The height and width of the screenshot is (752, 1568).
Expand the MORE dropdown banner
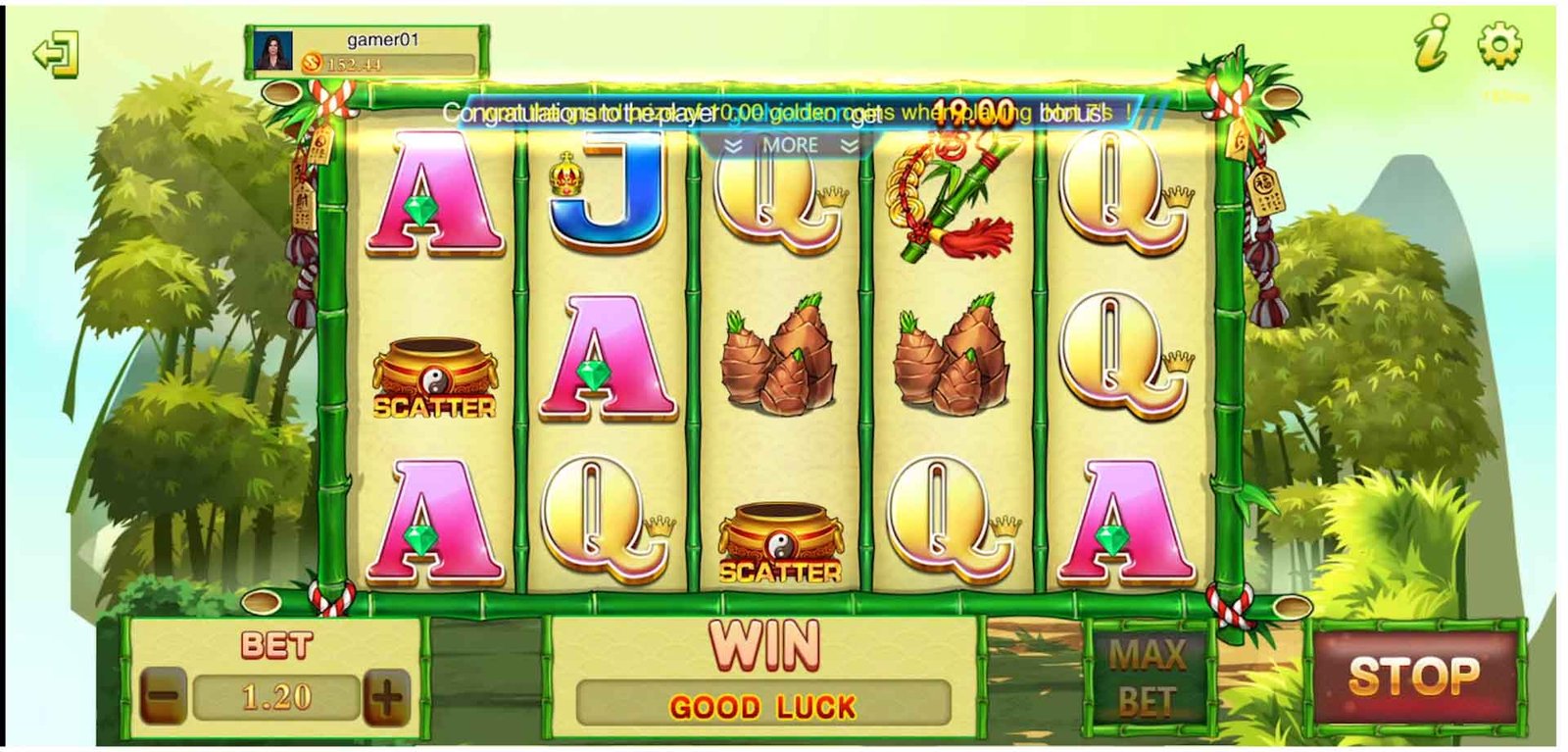click(x=790, y=146)
